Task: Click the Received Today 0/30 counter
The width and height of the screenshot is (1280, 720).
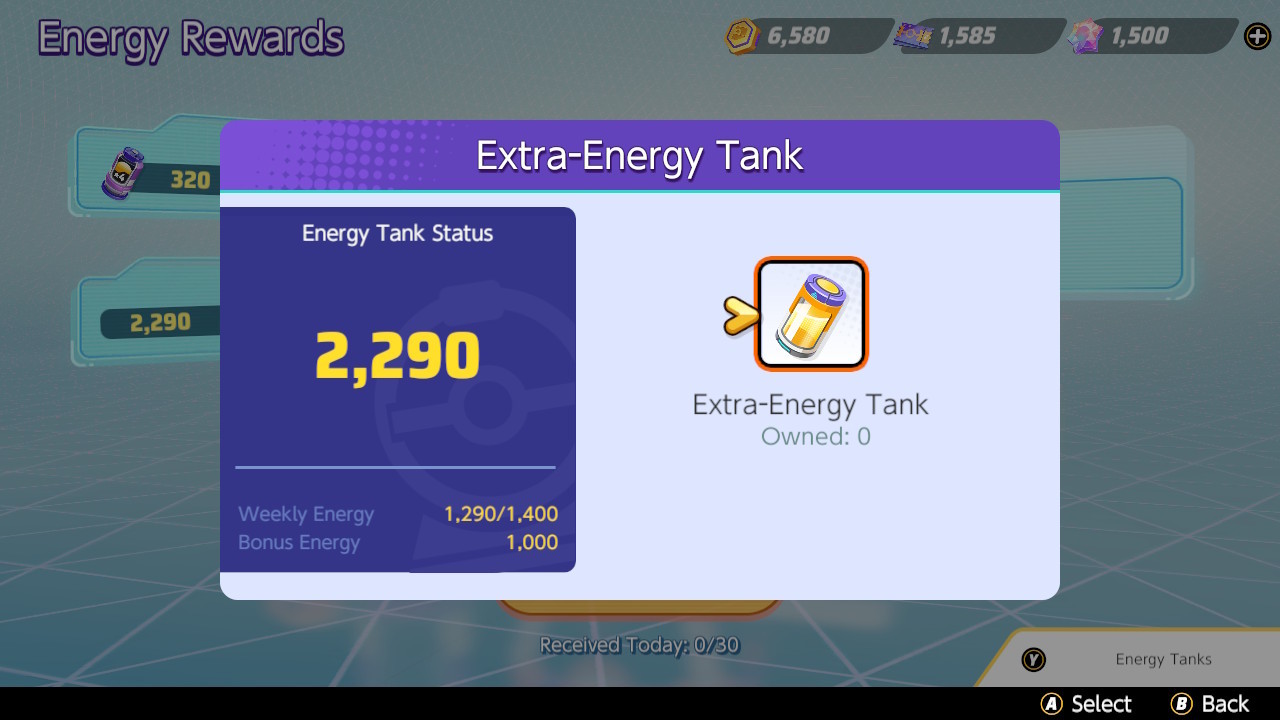Action: pyautogui.click(x=638, y=645)
